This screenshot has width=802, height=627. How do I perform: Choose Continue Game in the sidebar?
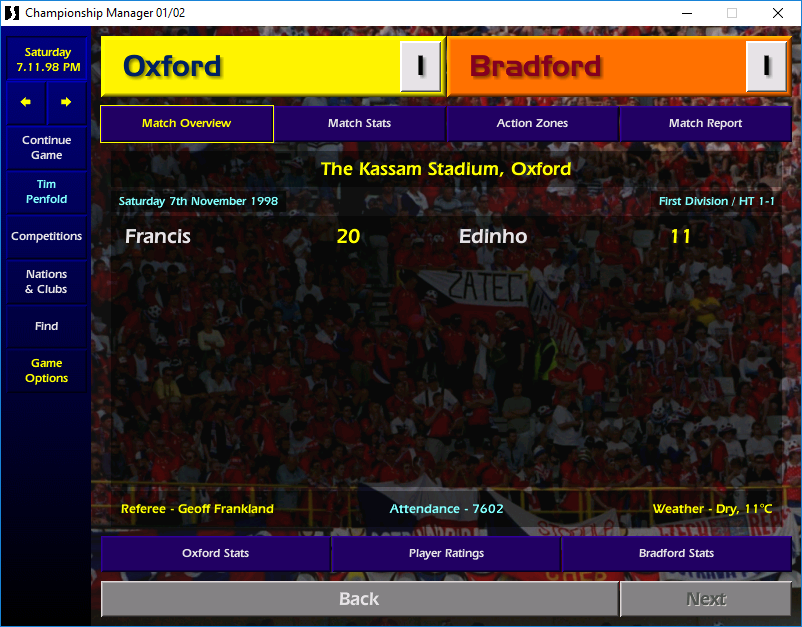(x=46, y=148)
